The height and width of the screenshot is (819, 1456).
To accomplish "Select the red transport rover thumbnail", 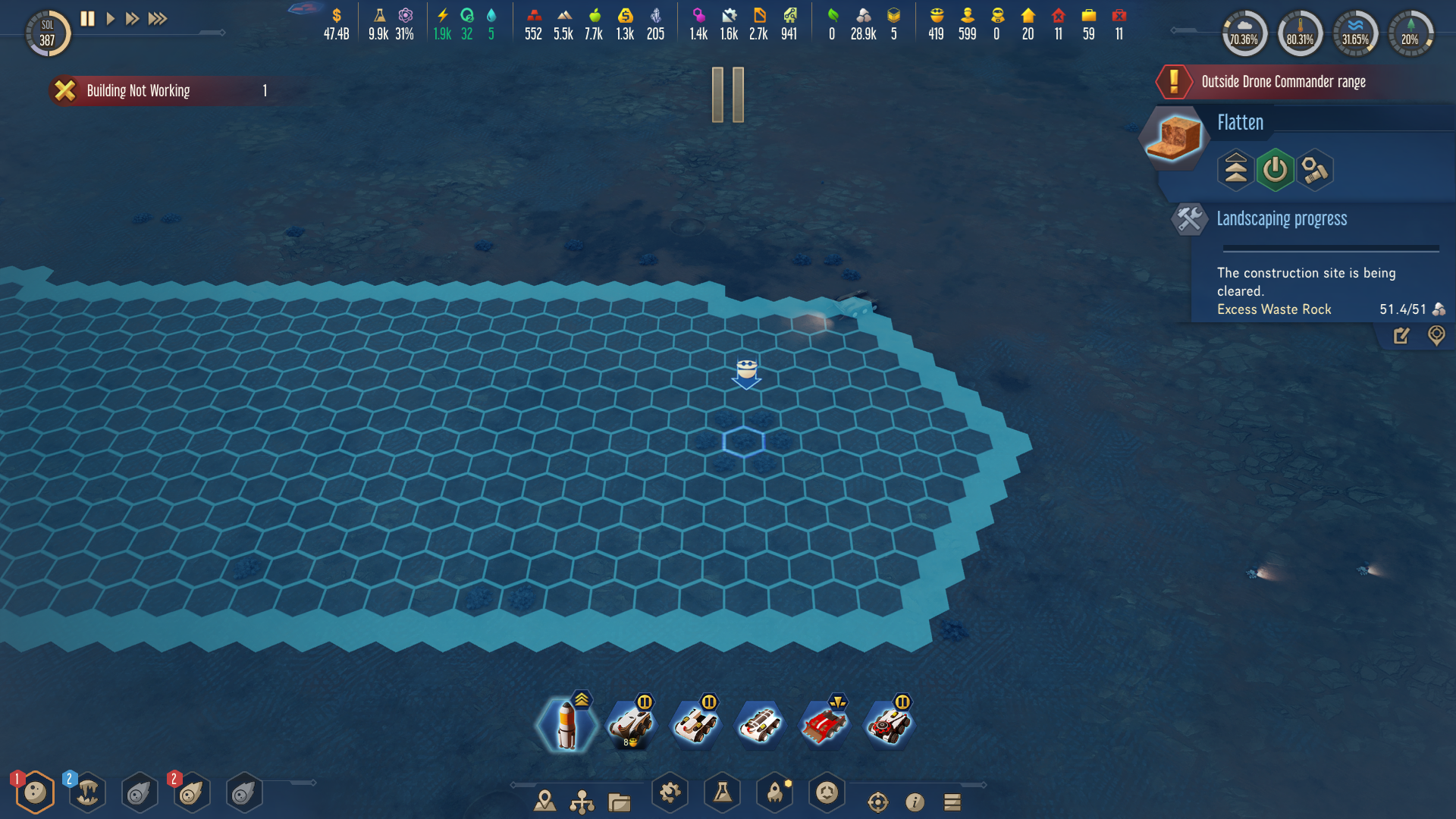I will 825,723.
